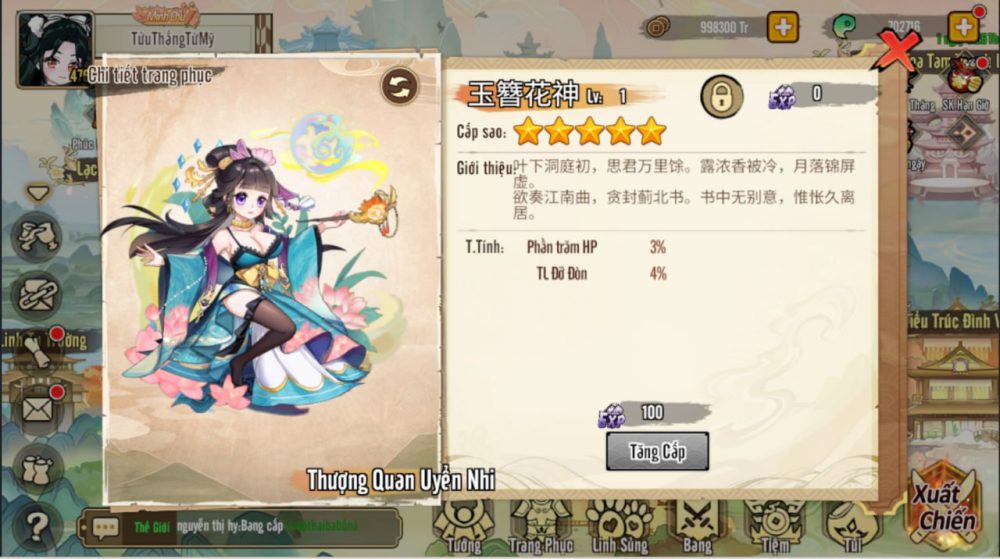Close the costume detail panel
Screen dimensions: 1000x559
pyautogui.click(x=895, y=50)
